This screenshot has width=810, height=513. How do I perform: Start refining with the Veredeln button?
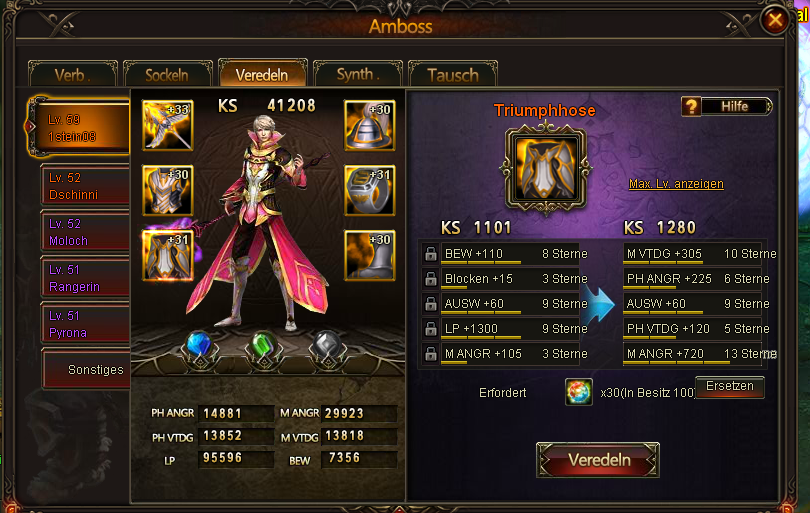point(598,460)
